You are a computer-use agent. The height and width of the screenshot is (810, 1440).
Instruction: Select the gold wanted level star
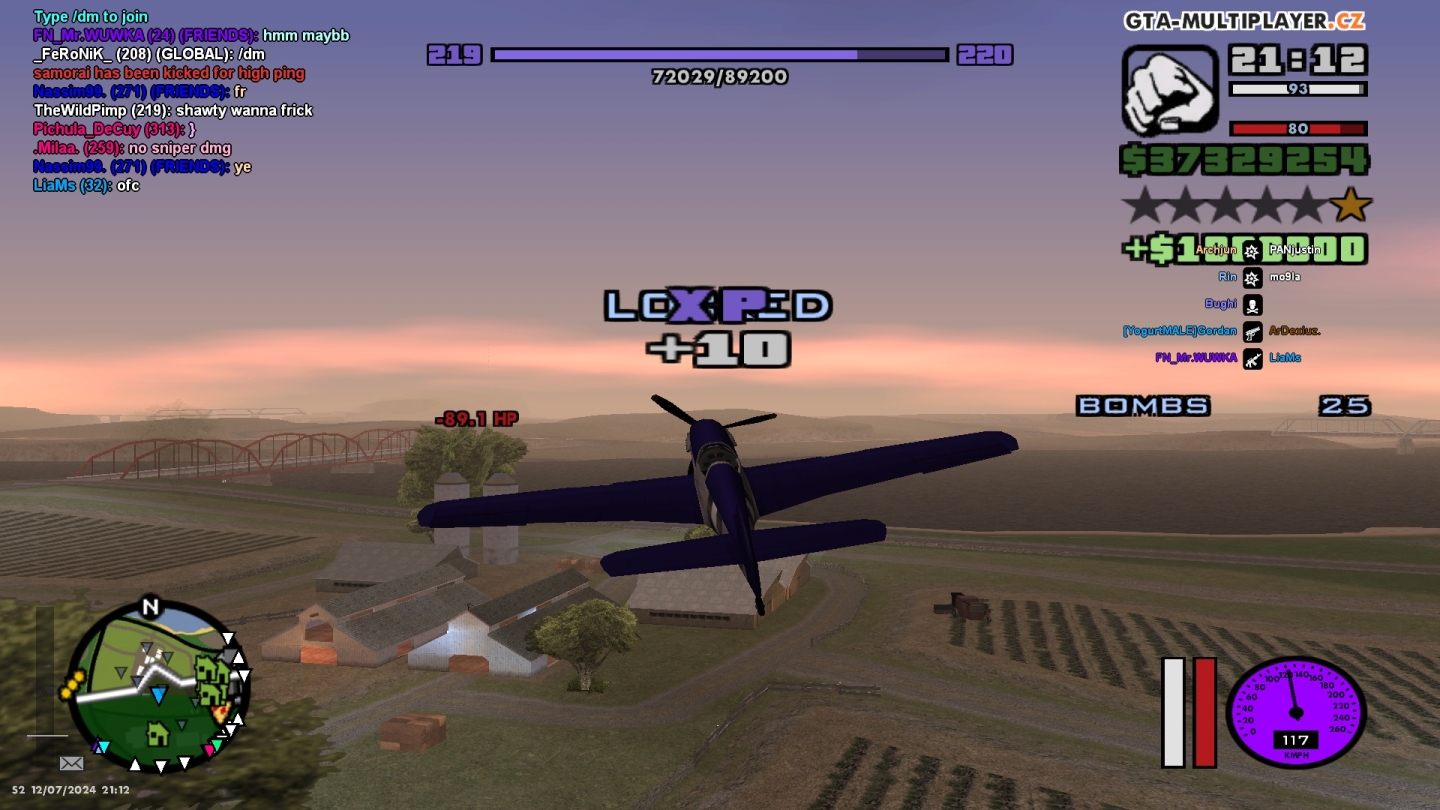1351,205
